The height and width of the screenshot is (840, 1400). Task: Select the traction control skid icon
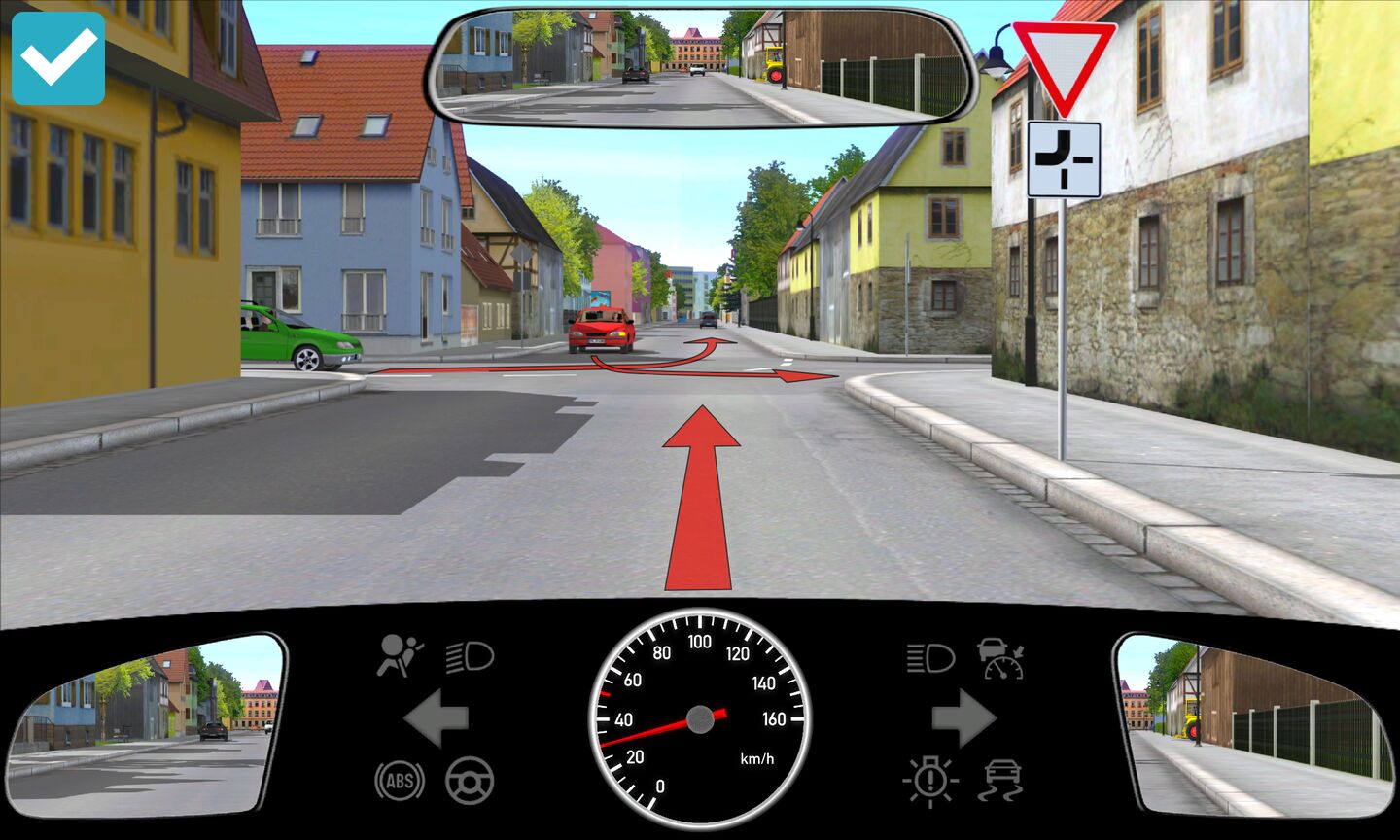pyautogui.click(x=1002, y=781)
